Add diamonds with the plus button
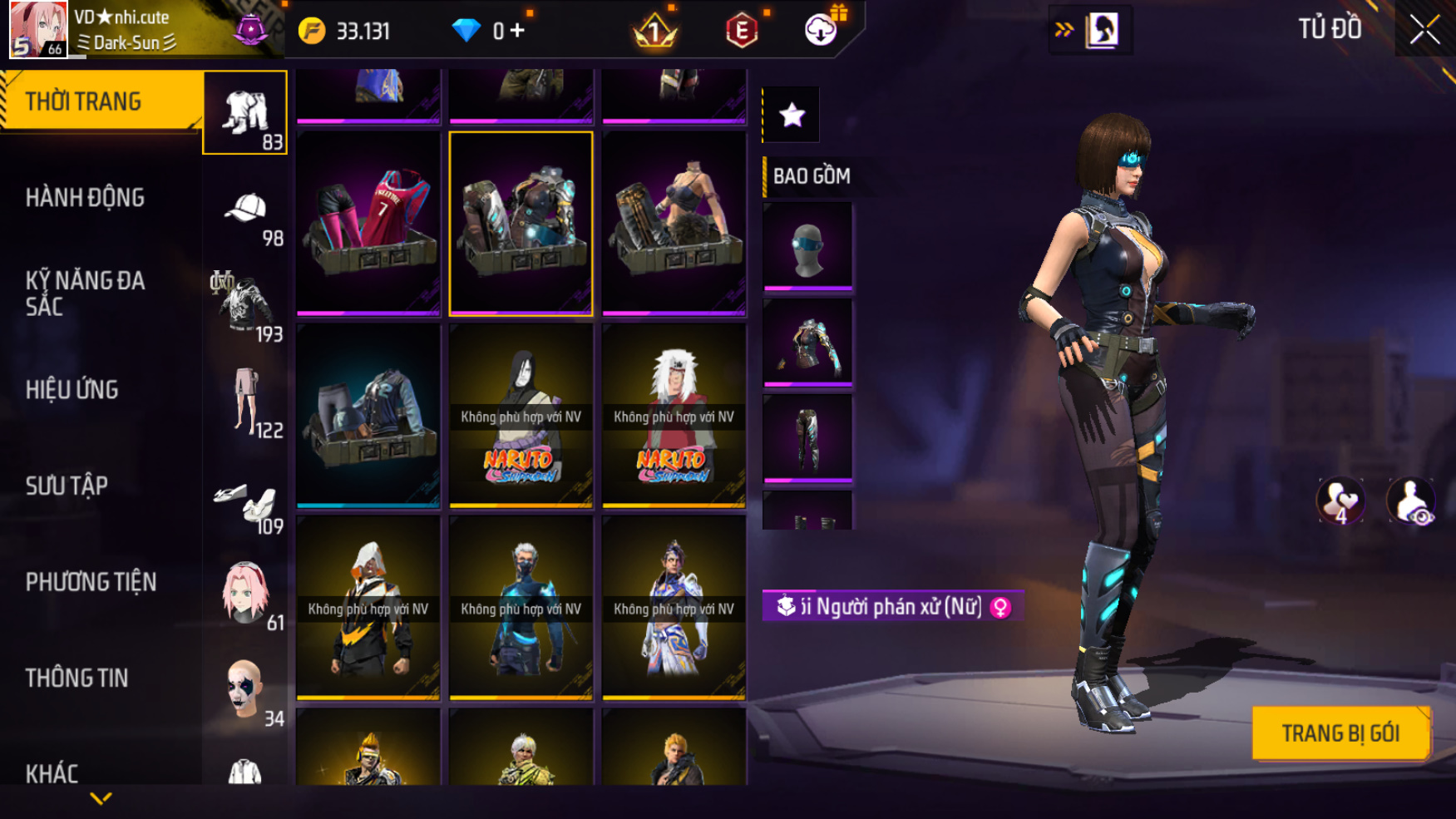 click(517, 31)
